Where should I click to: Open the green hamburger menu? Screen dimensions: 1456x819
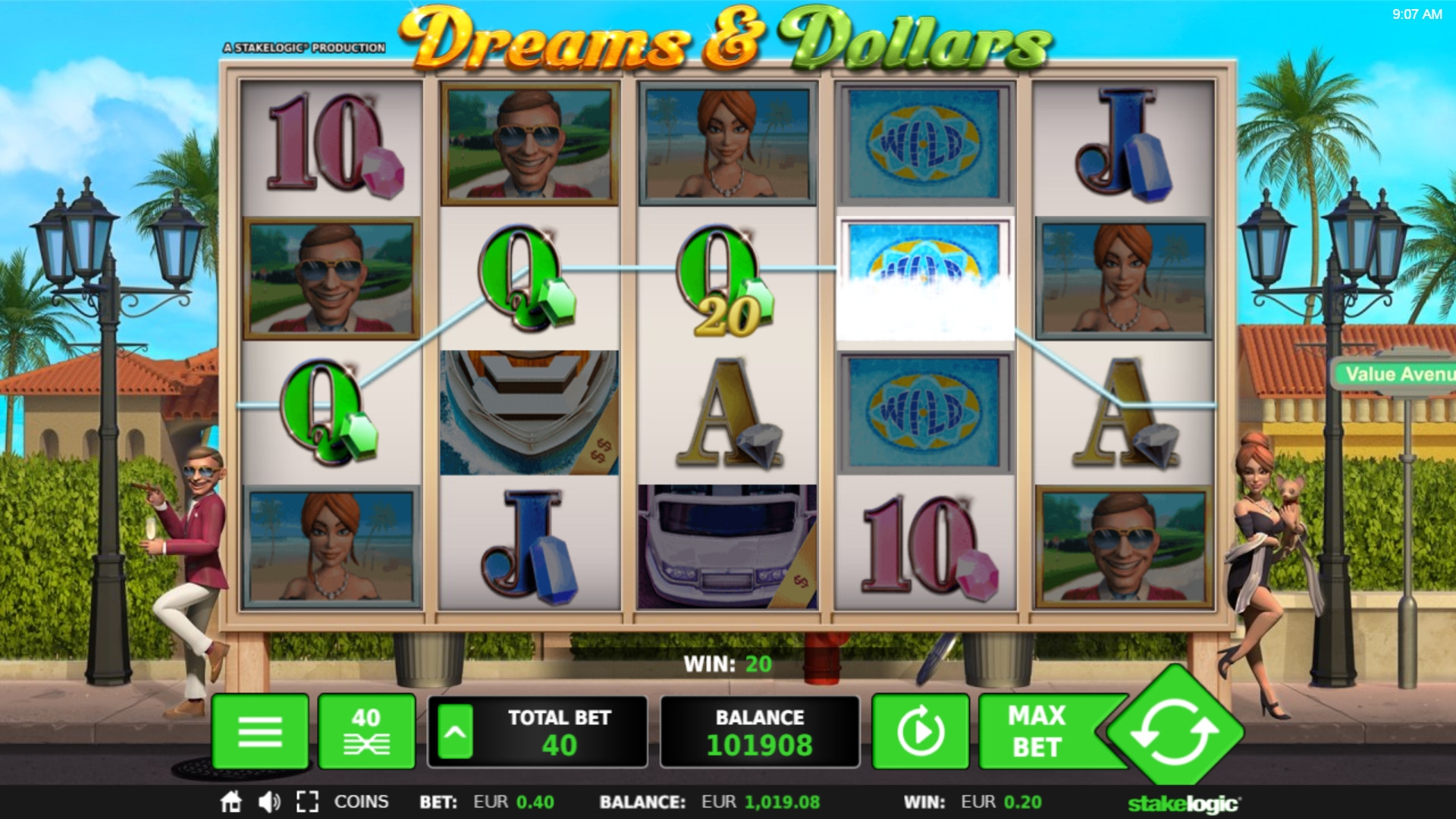[260, 732]
